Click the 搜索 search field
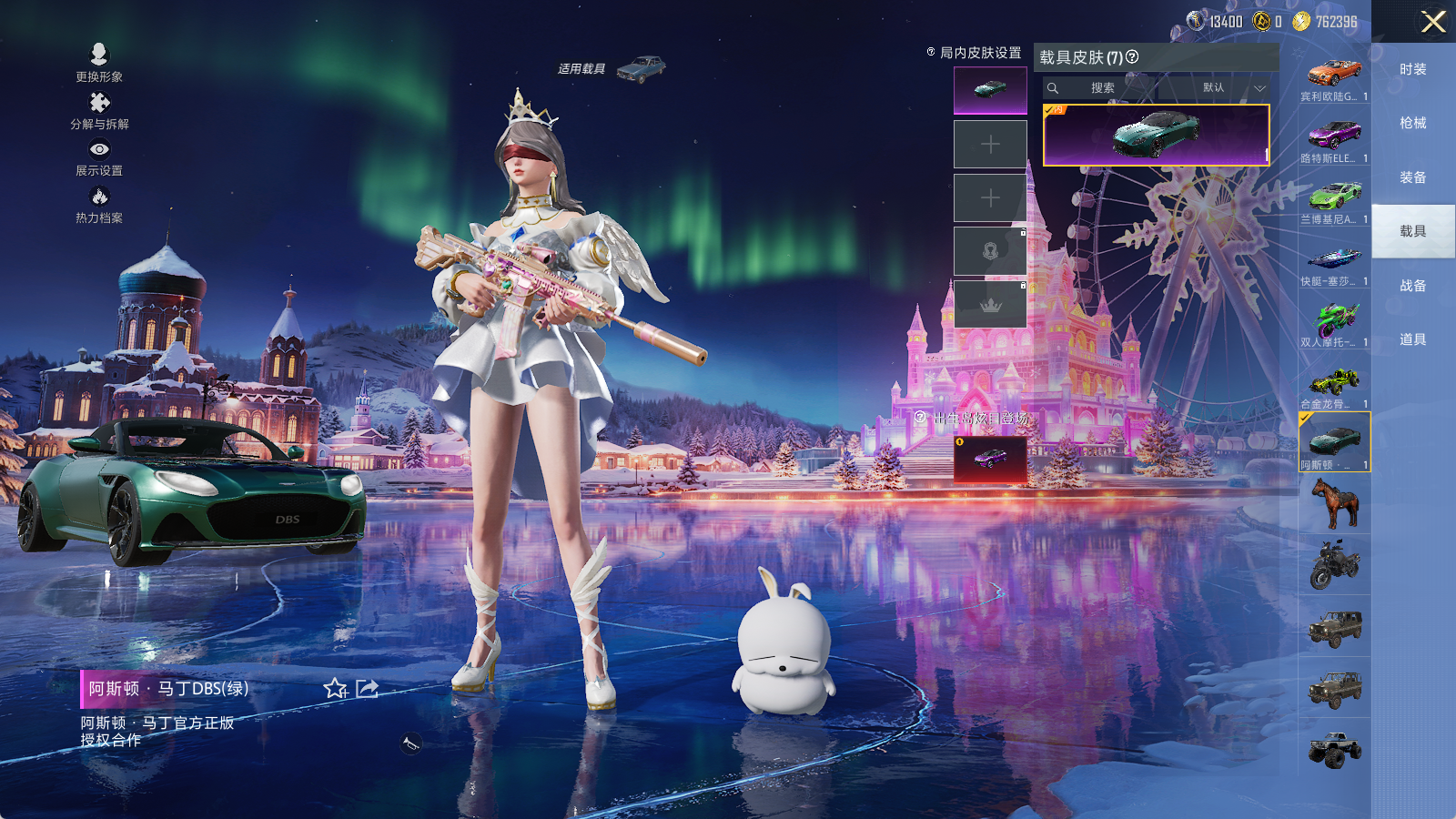 [x=1103, y=88]
